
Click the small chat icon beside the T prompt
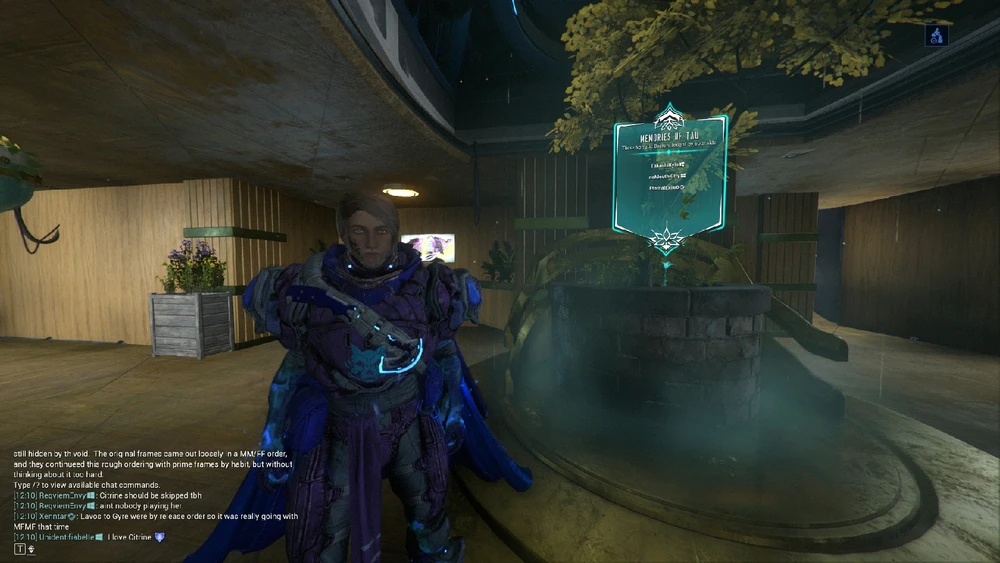(31, 549)
